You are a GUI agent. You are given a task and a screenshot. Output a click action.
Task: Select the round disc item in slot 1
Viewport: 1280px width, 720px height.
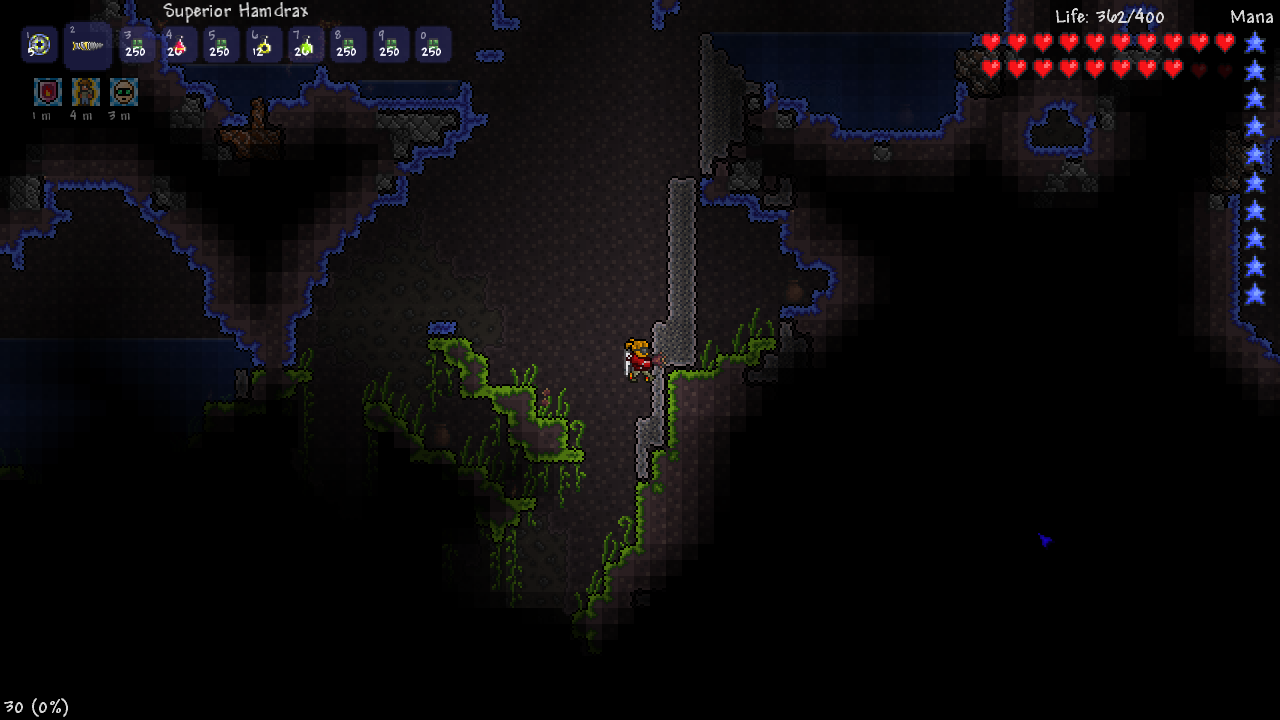point(39,45)
